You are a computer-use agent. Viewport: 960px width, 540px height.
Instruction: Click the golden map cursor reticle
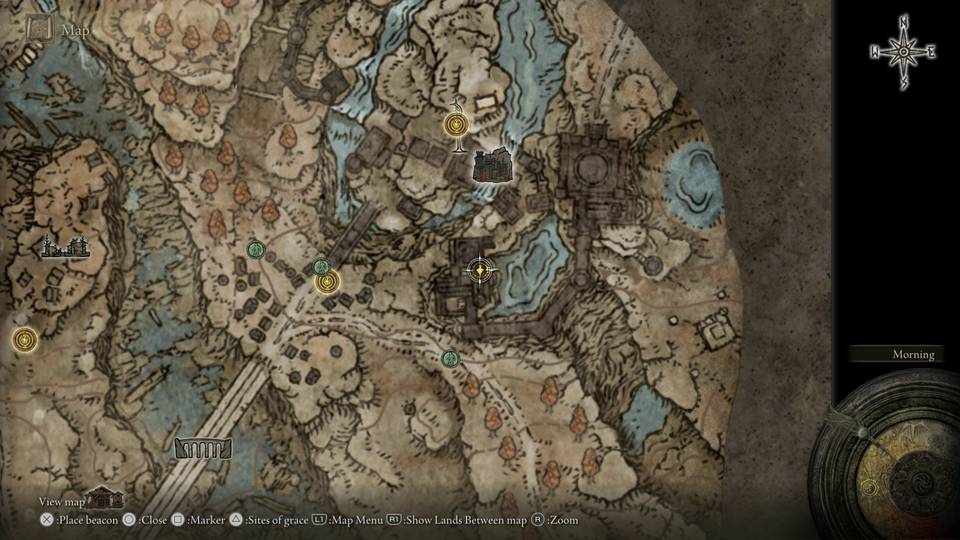[482, 269]
